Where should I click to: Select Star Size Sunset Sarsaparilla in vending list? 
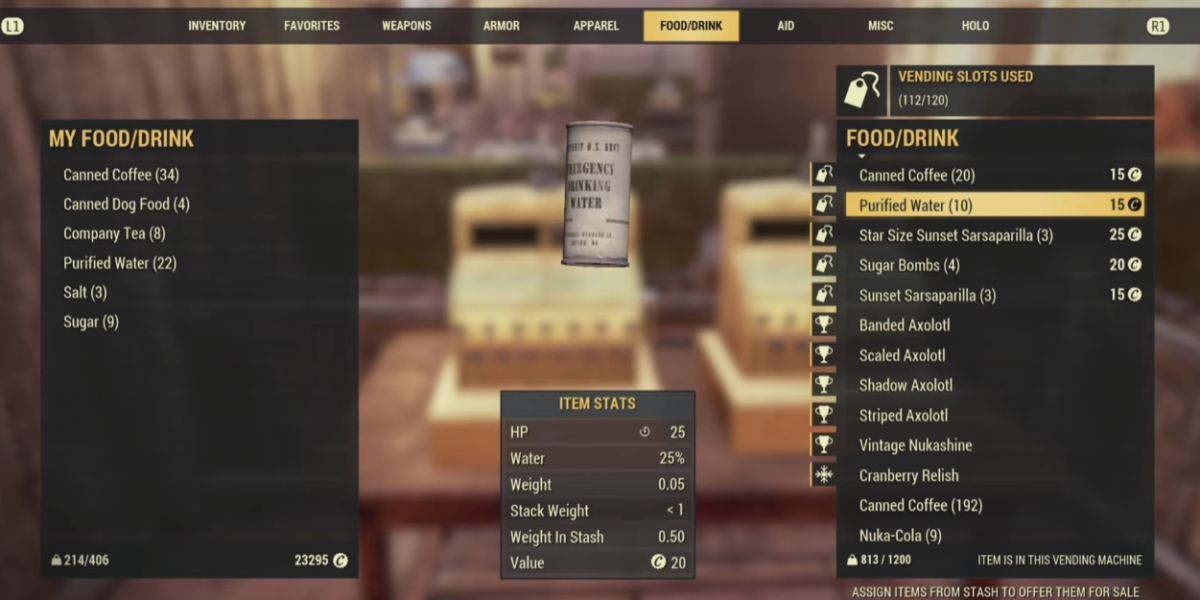tap(955, 235)
